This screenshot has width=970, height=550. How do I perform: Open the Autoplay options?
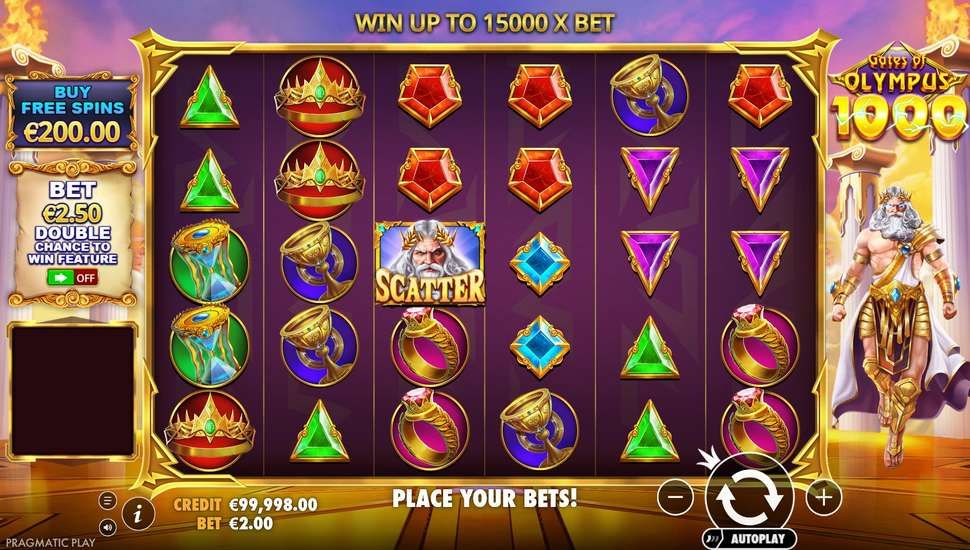748,538
